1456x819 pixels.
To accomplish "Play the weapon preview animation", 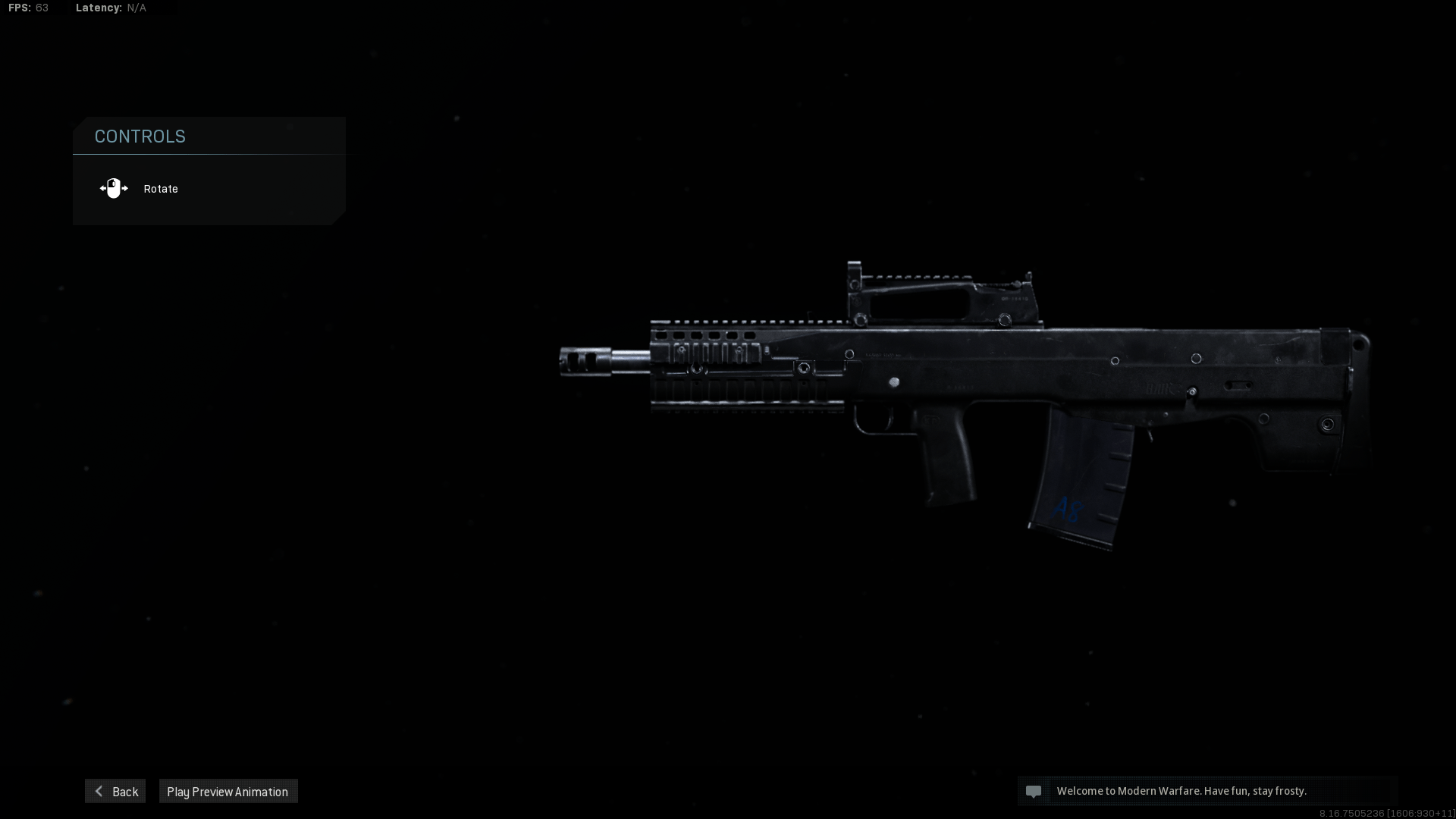I will [227, 791].
